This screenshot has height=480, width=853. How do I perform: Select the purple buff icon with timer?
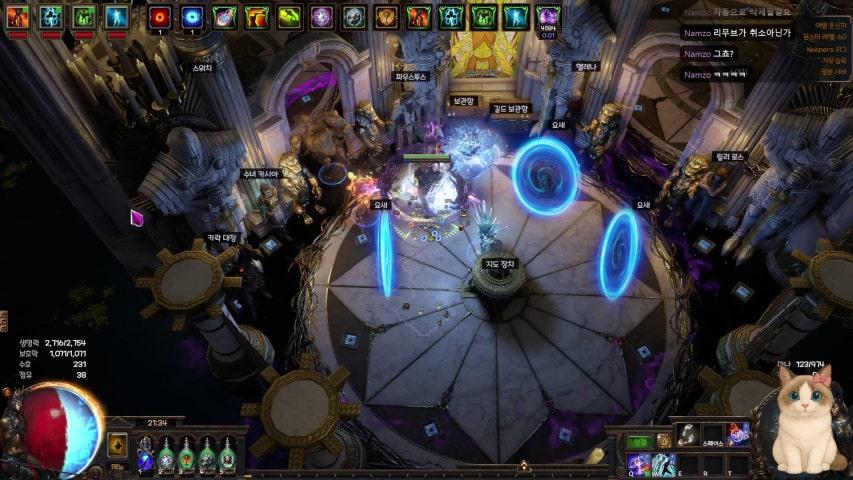548,16
